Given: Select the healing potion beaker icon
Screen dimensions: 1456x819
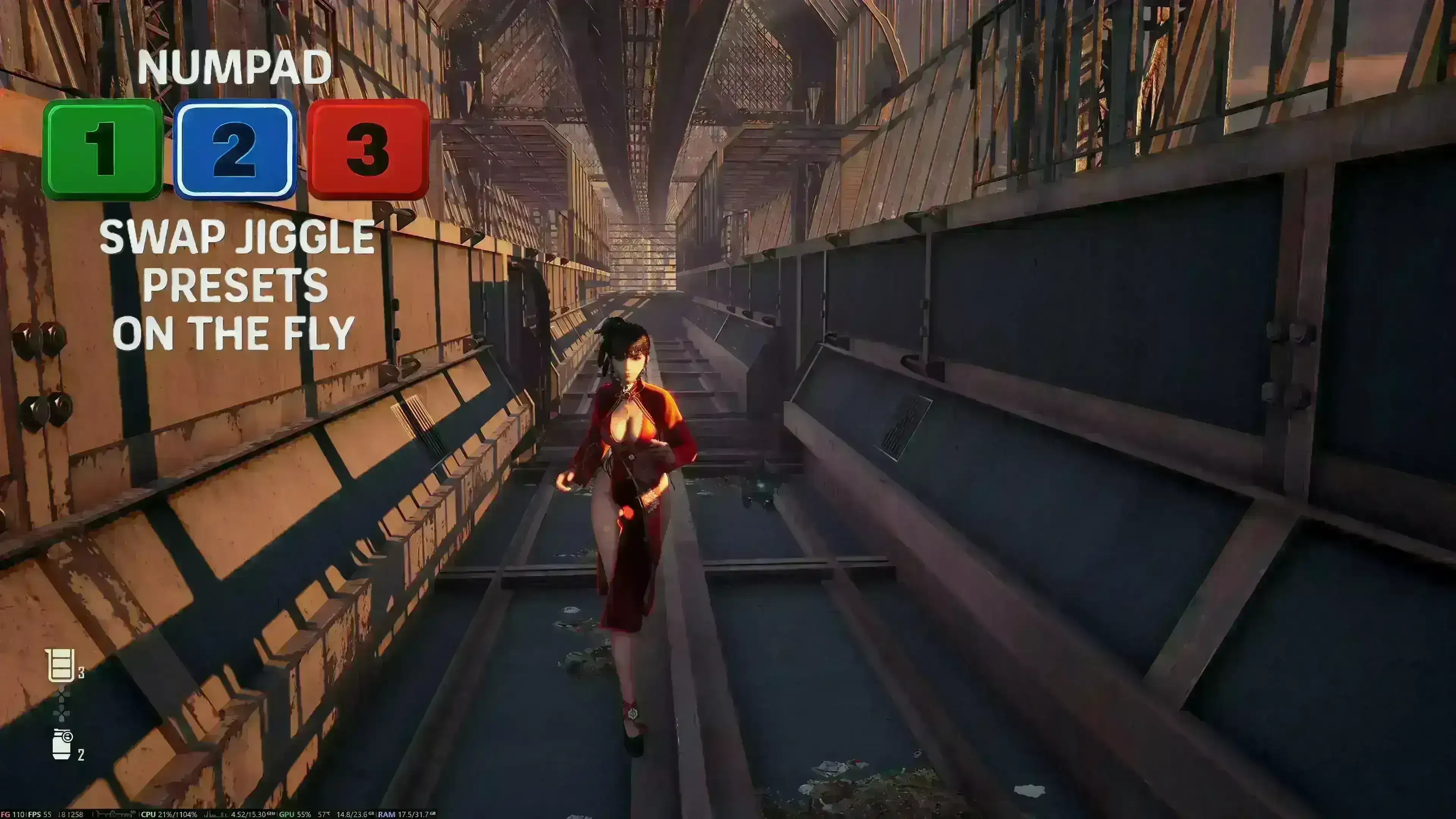Looking at the screenshot, I should pos(61,665).
